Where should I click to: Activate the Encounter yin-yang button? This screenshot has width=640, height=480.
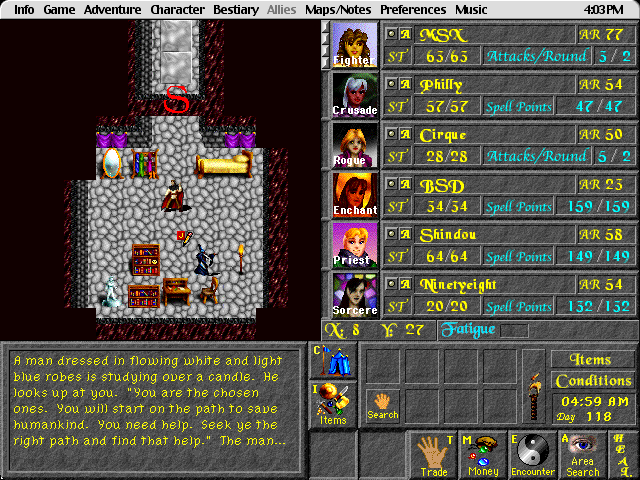(533, 455)
